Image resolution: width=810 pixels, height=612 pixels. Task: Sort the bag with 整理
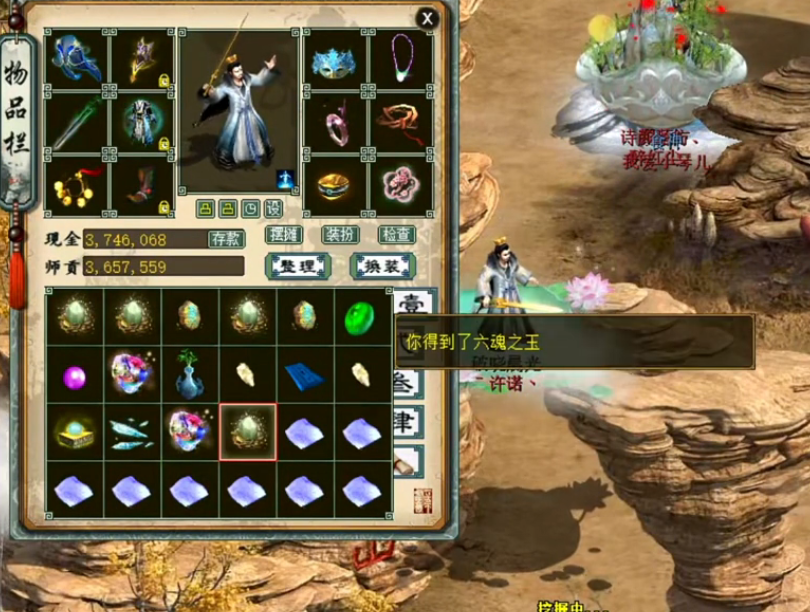297,266
